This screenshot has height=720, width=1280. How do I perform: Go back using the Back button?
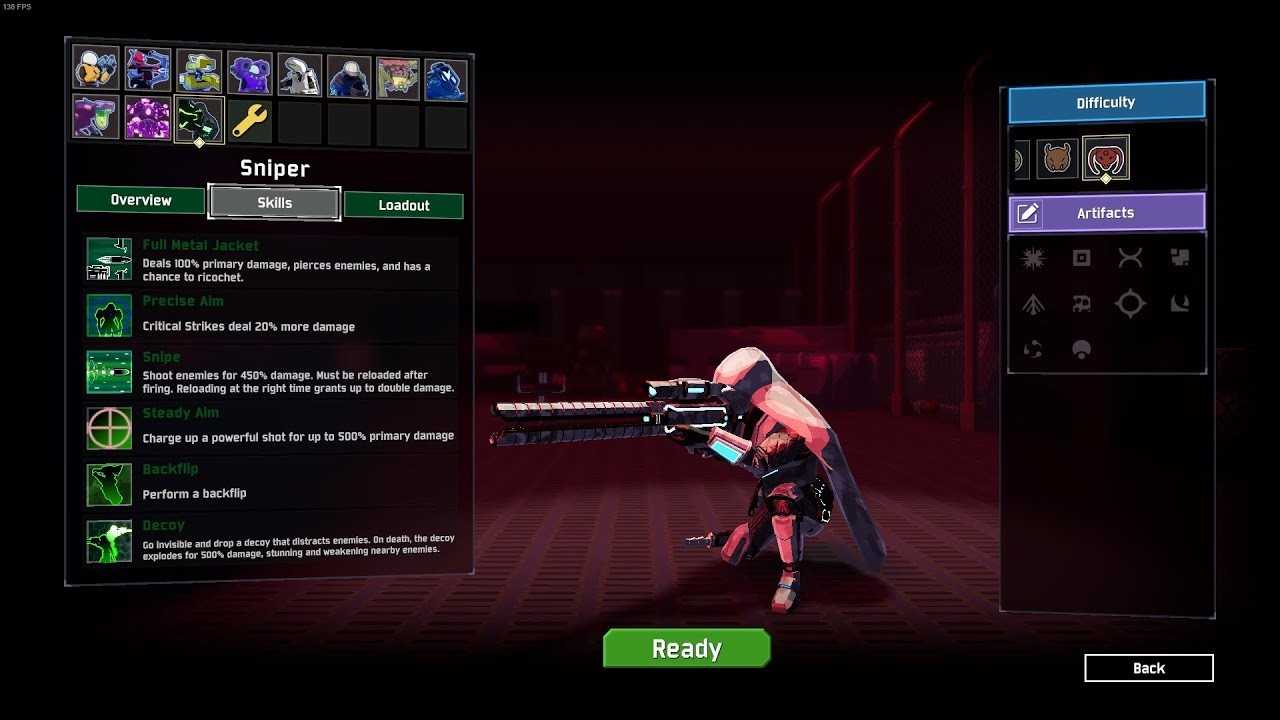(1148, 668)
